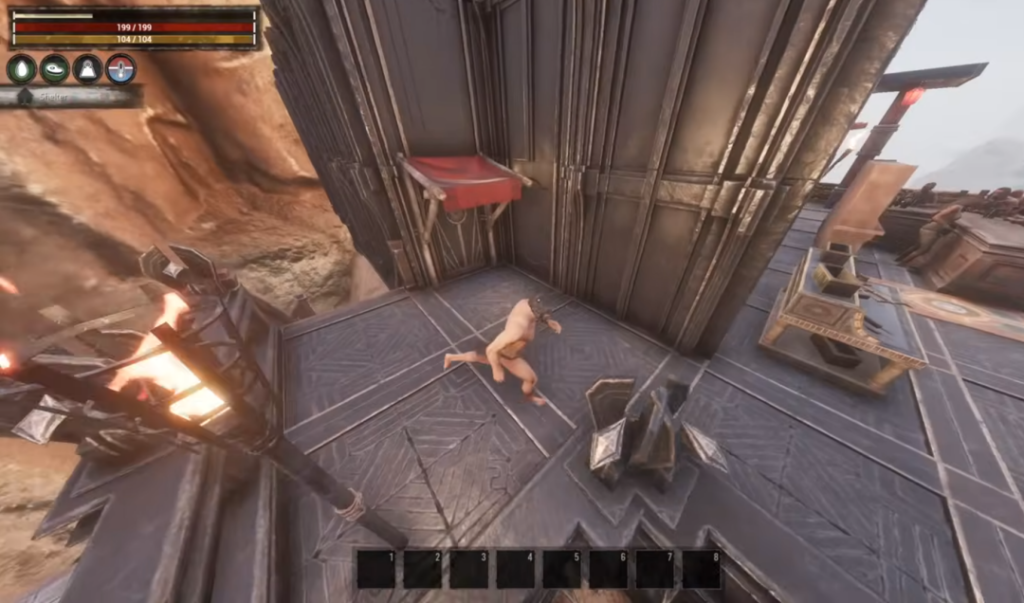
Task: Choose hotbar slot 6
Action: tap(608, 569)
